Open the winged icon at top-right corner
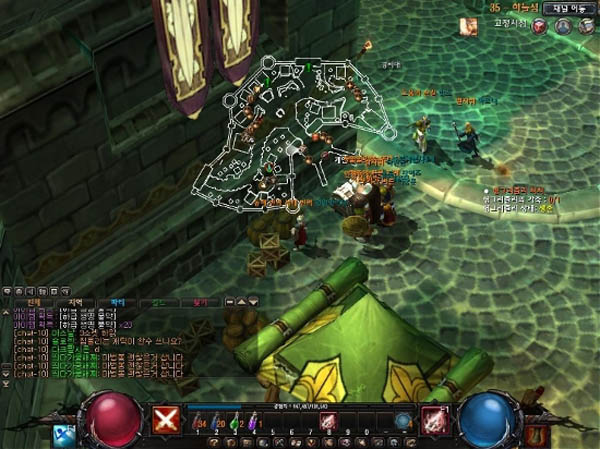This screenshot has height=449, width=600. click(x=586, y=26)
